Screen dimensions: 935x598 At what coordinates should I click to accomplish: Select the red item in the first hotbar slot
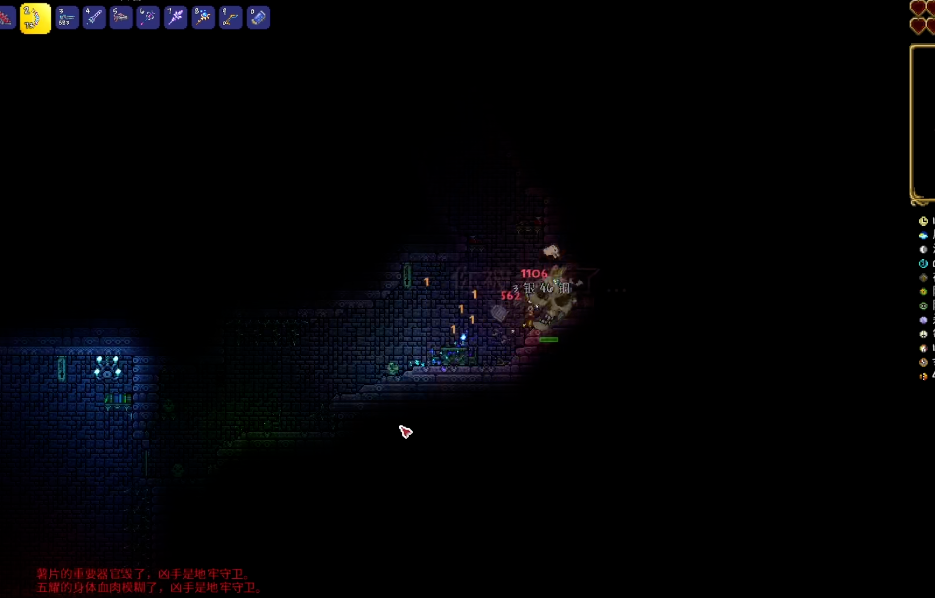[x=6, y=17]
